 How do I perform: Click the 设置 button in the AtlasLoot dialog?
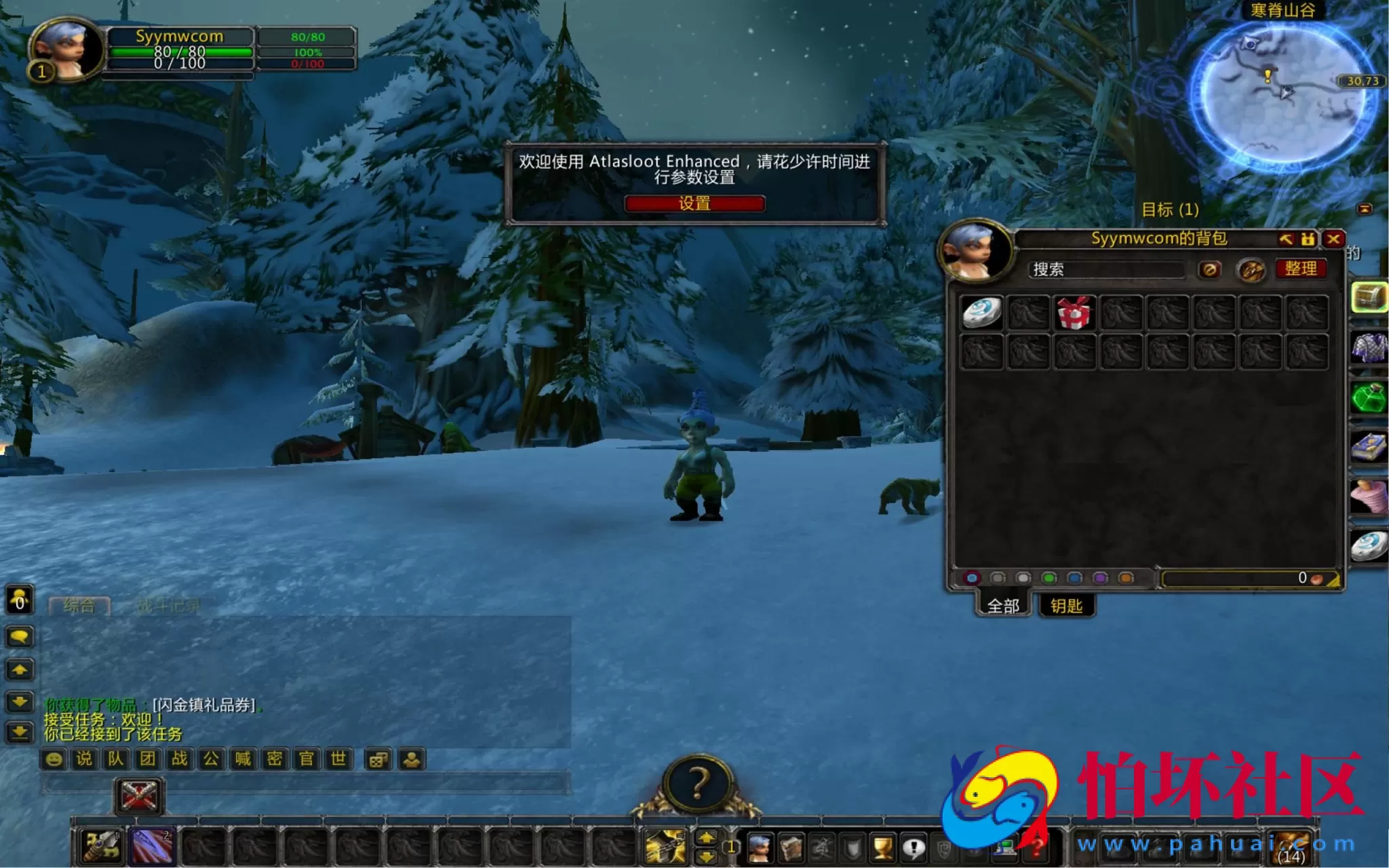click(x=694, y=203)
